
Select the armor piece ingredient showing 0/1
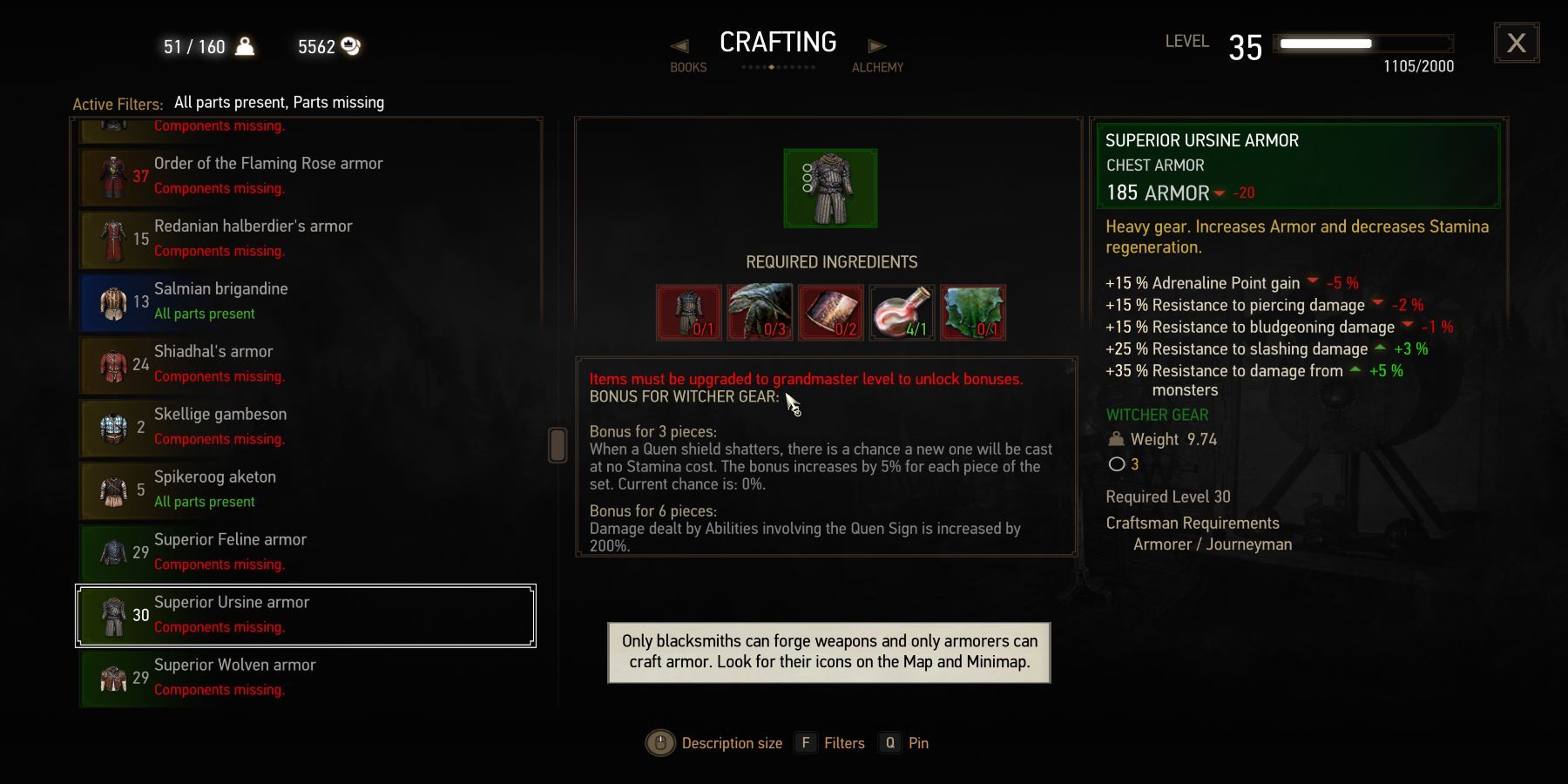689,313
